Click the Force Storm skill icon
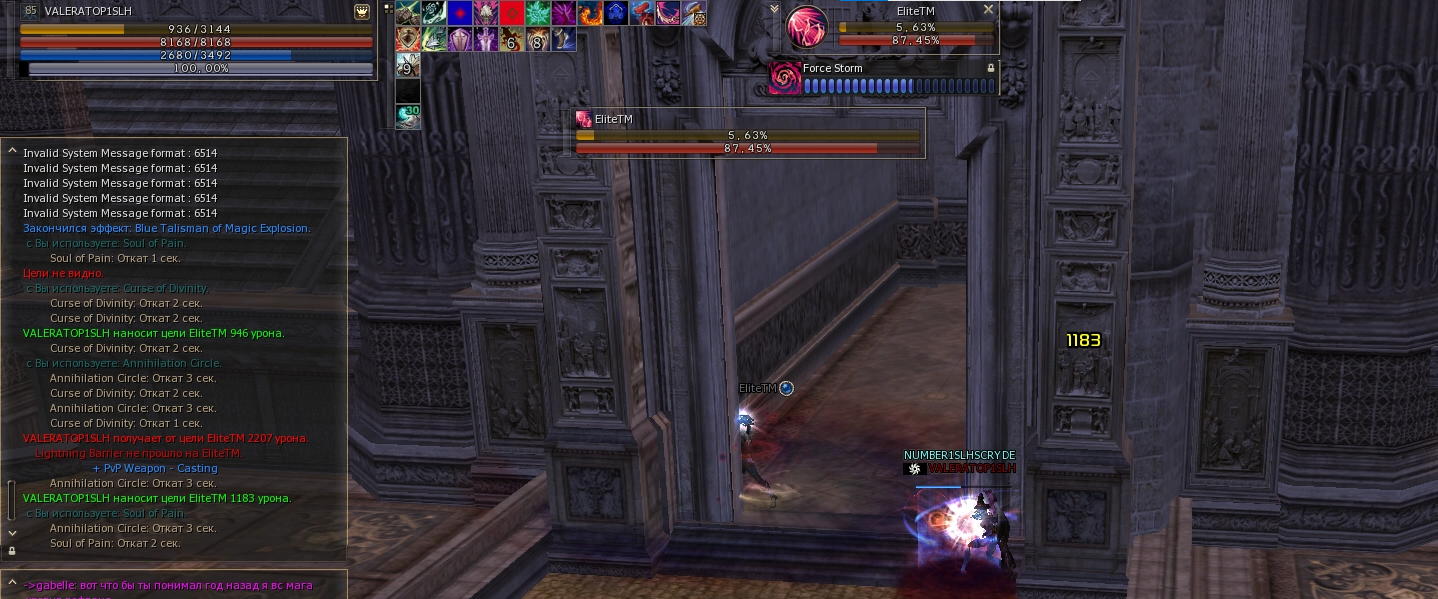 point(784,78)
